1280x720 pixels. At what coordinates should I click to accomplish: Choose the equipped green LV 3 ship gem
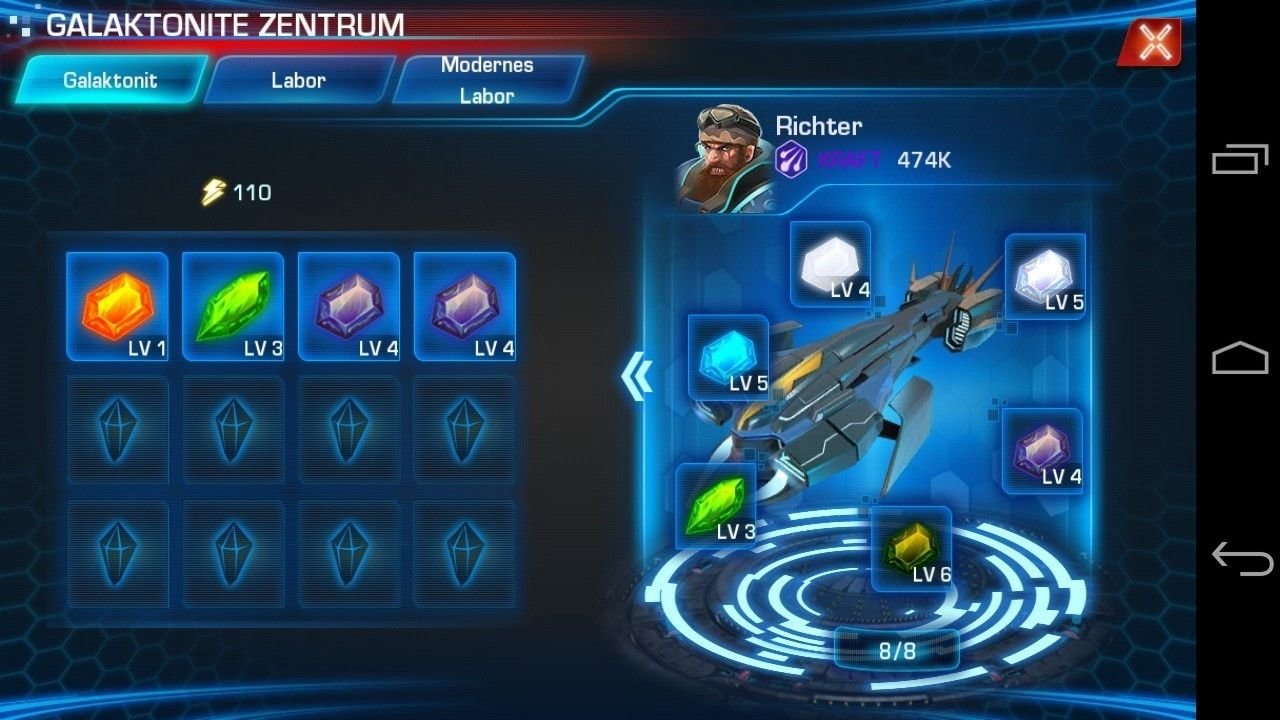point(716,506)
